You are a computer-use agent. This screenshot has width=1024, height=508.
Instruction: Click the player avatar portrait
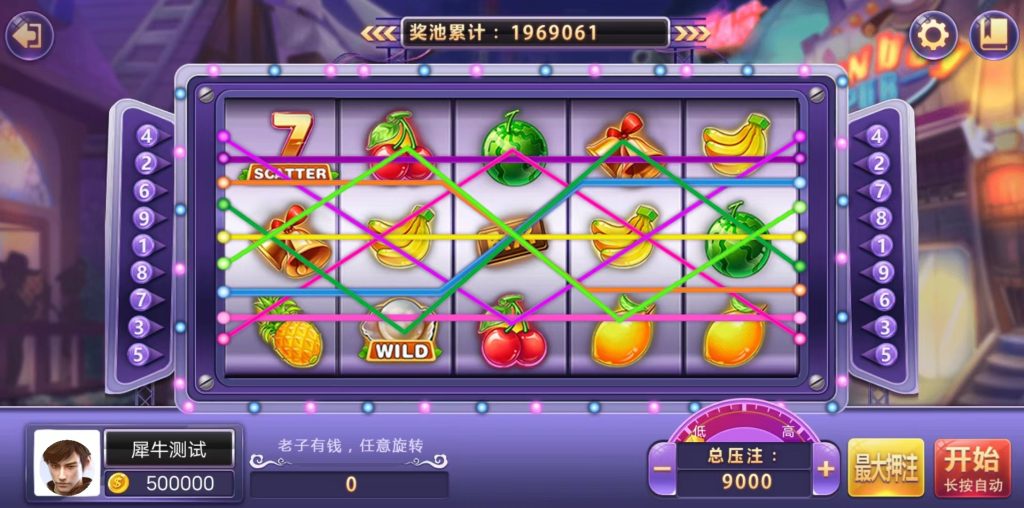pyautogui.click(x=67, y=463)
